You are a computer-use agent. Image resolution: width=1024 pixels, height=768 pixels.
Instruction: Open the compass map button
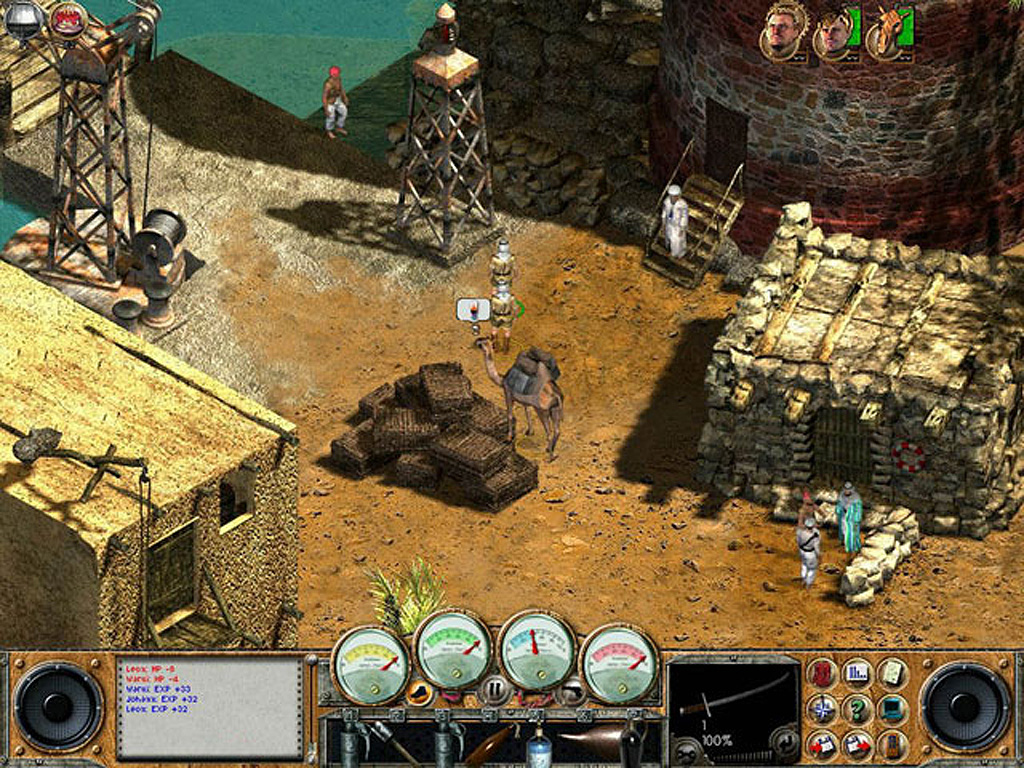click(x=822, y=709)
